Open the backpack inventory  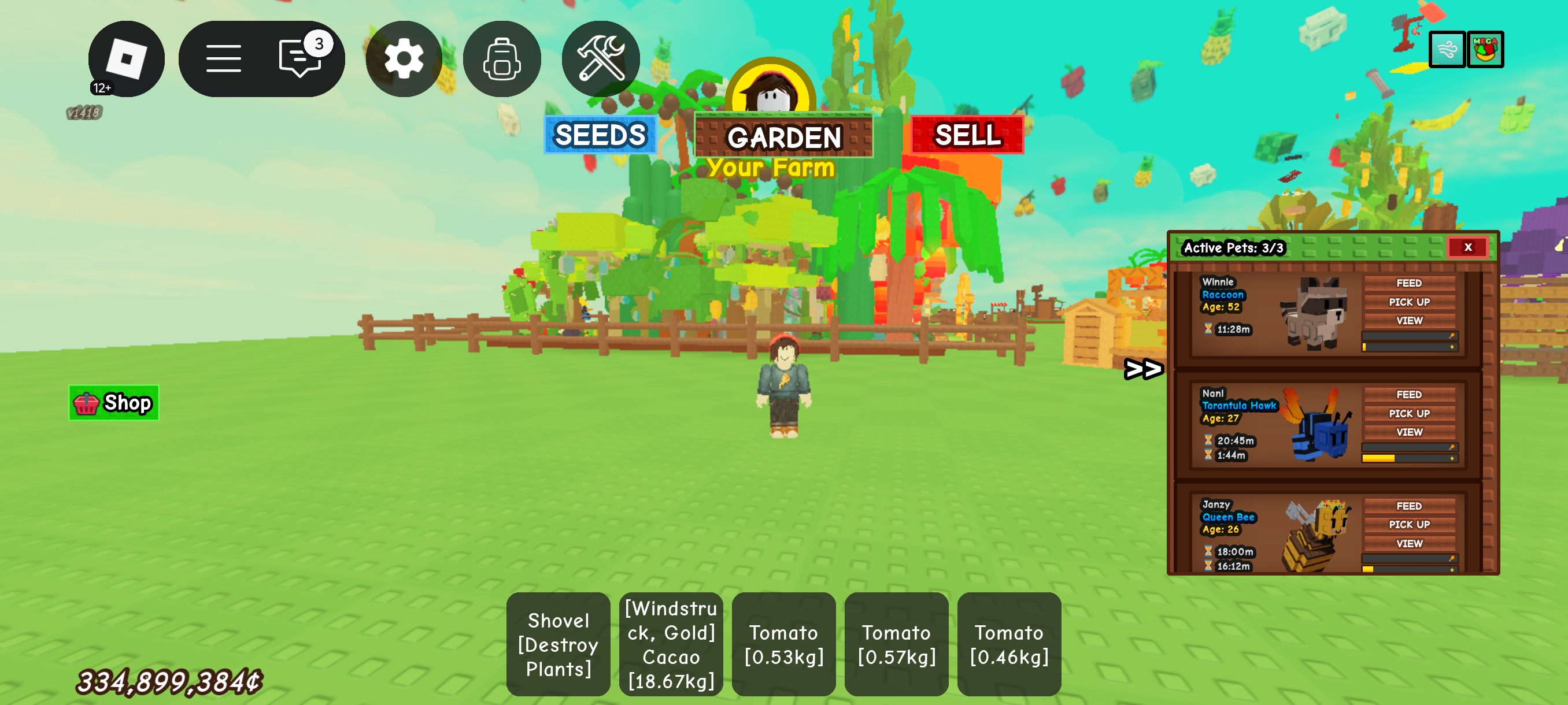[502, 58]
